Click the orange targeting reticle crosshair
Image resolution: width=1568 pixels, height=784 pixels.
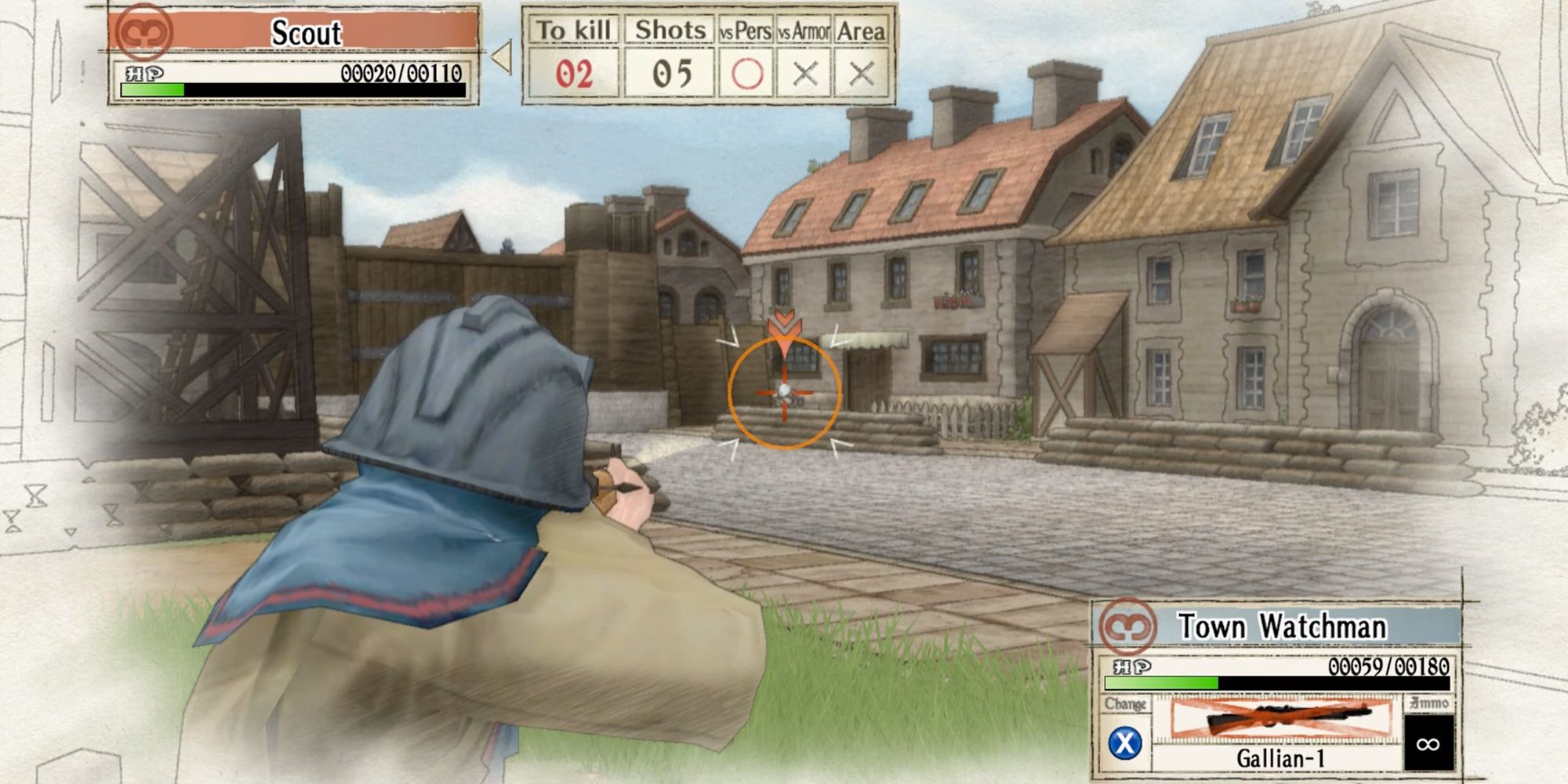coord(784,390)
